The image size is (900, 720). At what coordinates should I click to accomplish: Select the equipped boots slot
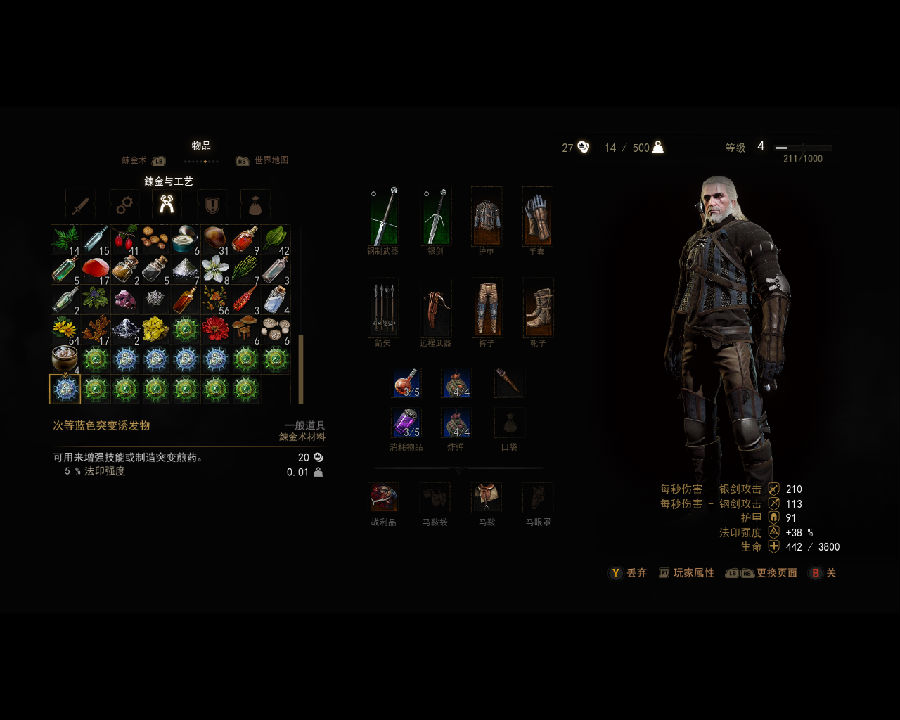tap(537, 308)
